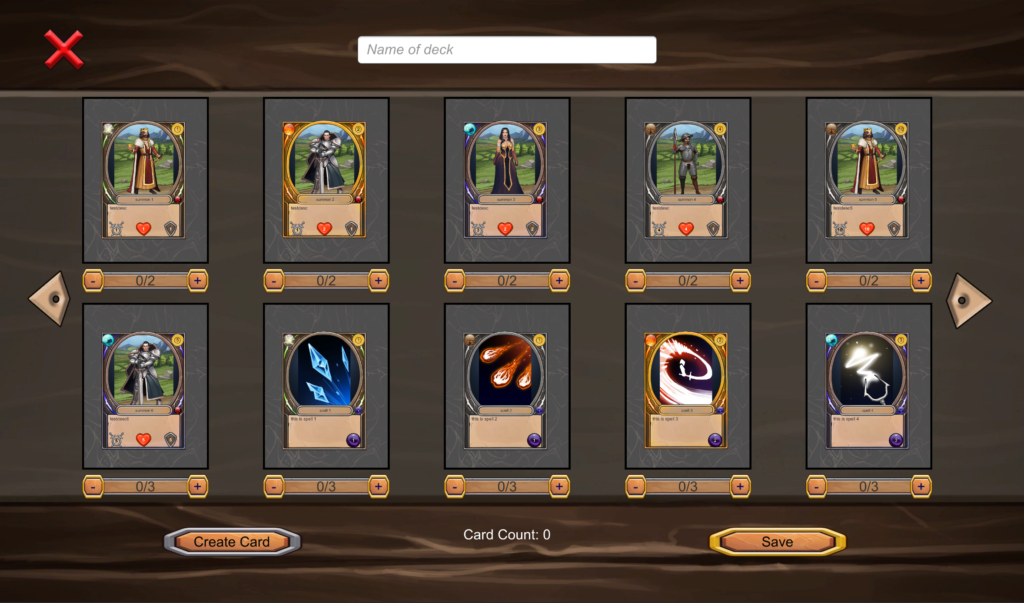Go to the previous page of cards
Screen dimensions: 1024x603
coord(48,299)
